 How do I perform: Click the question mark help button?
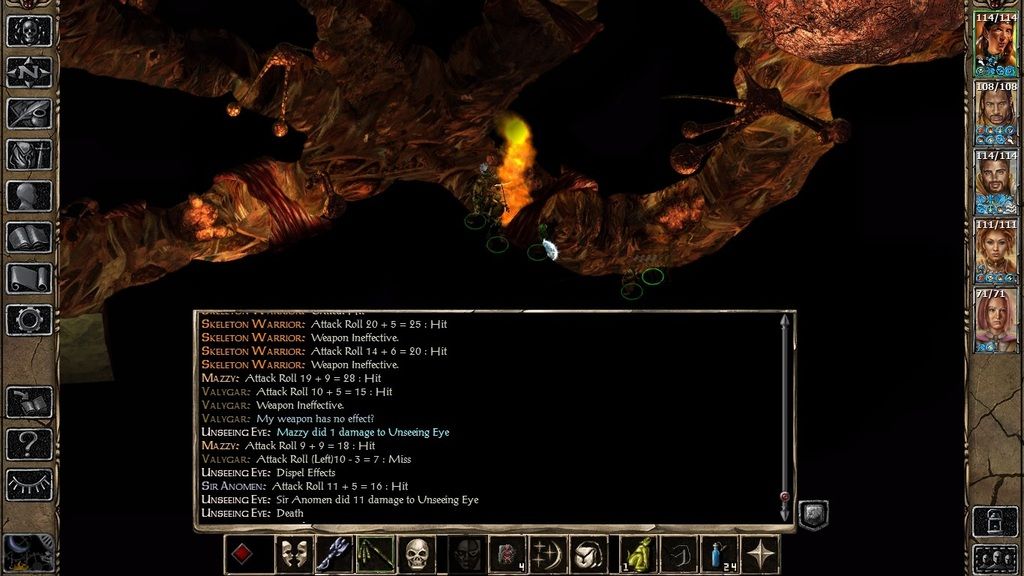29,443
